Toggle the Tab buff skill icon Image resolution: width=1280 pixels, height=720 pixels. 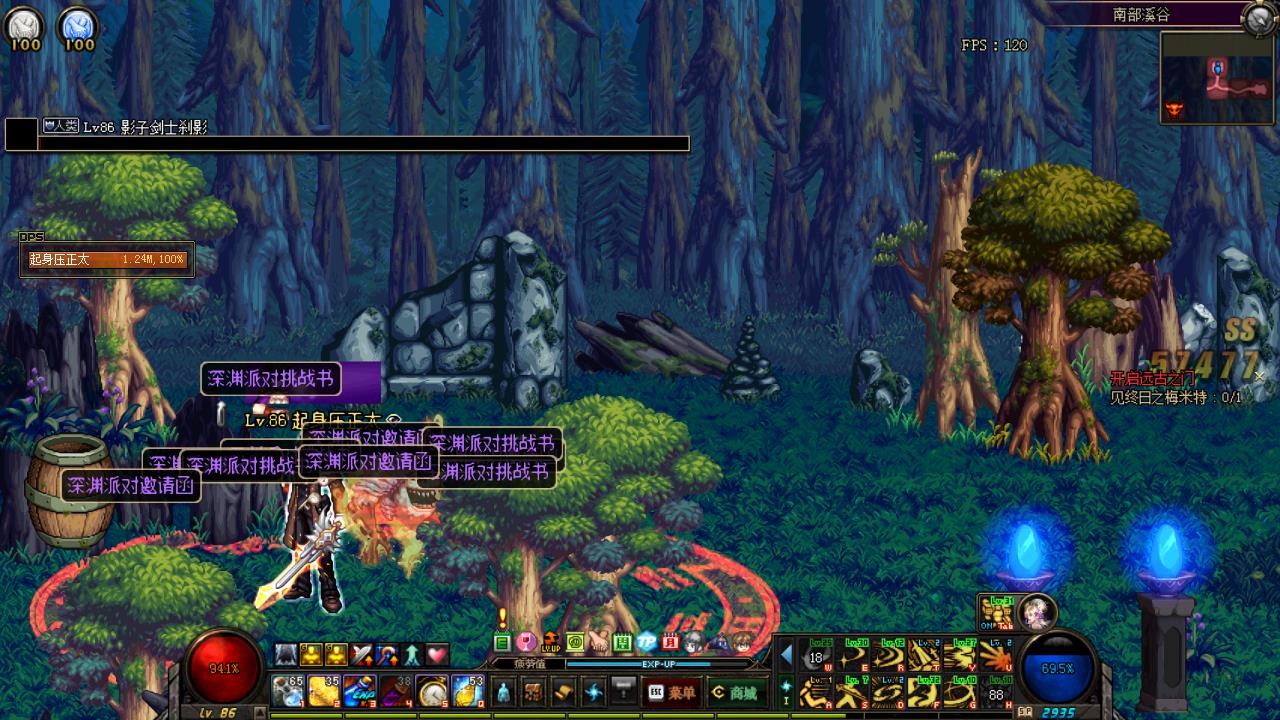point(996,612)
